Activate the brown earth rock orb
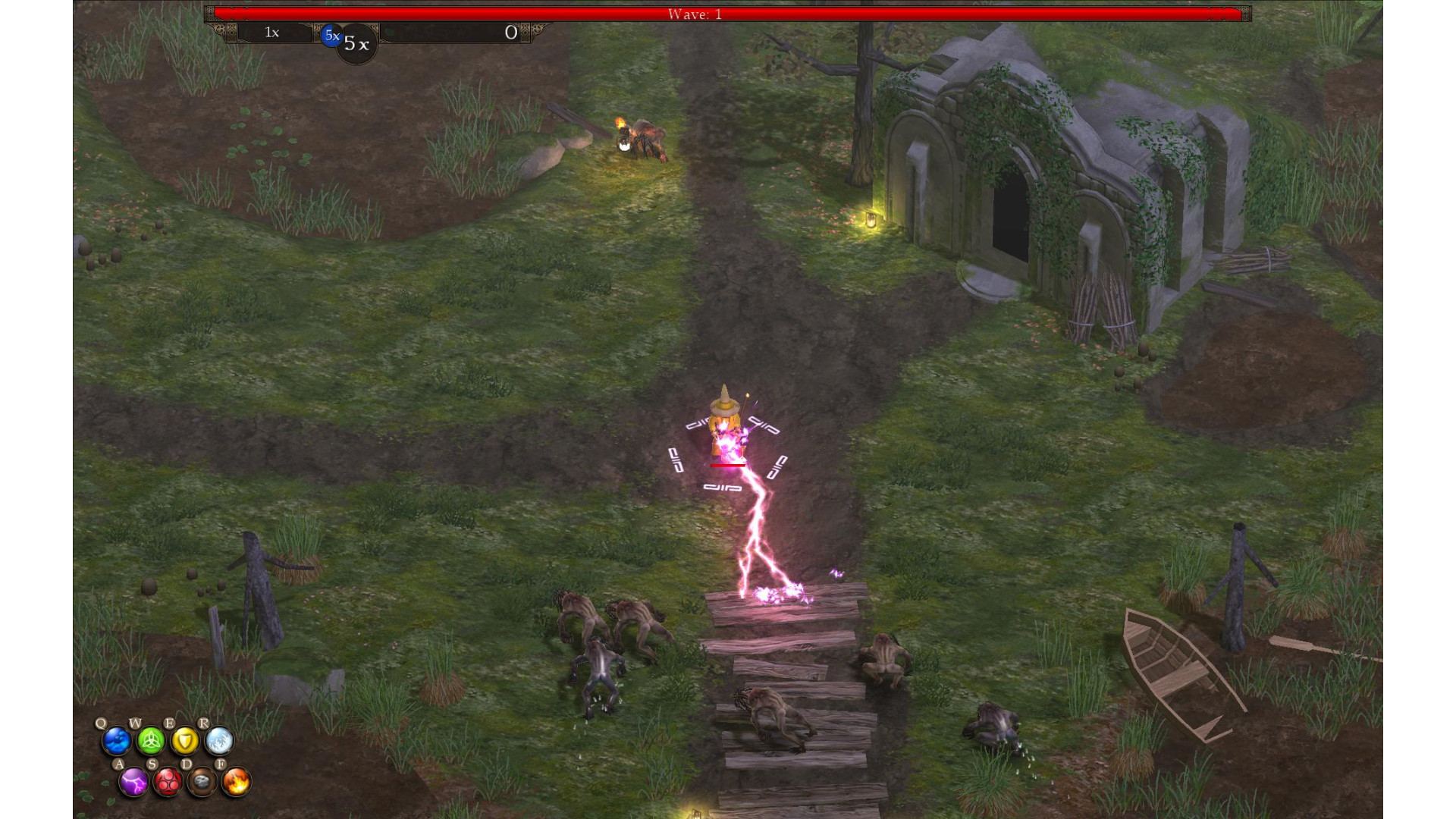Screen dimensions: 1456x819 (202, 782)
